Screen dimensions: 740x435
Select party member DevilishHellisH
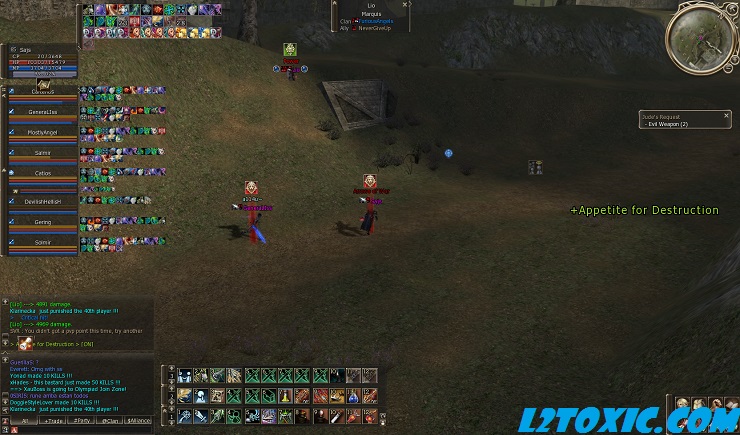tap(43, 201)
